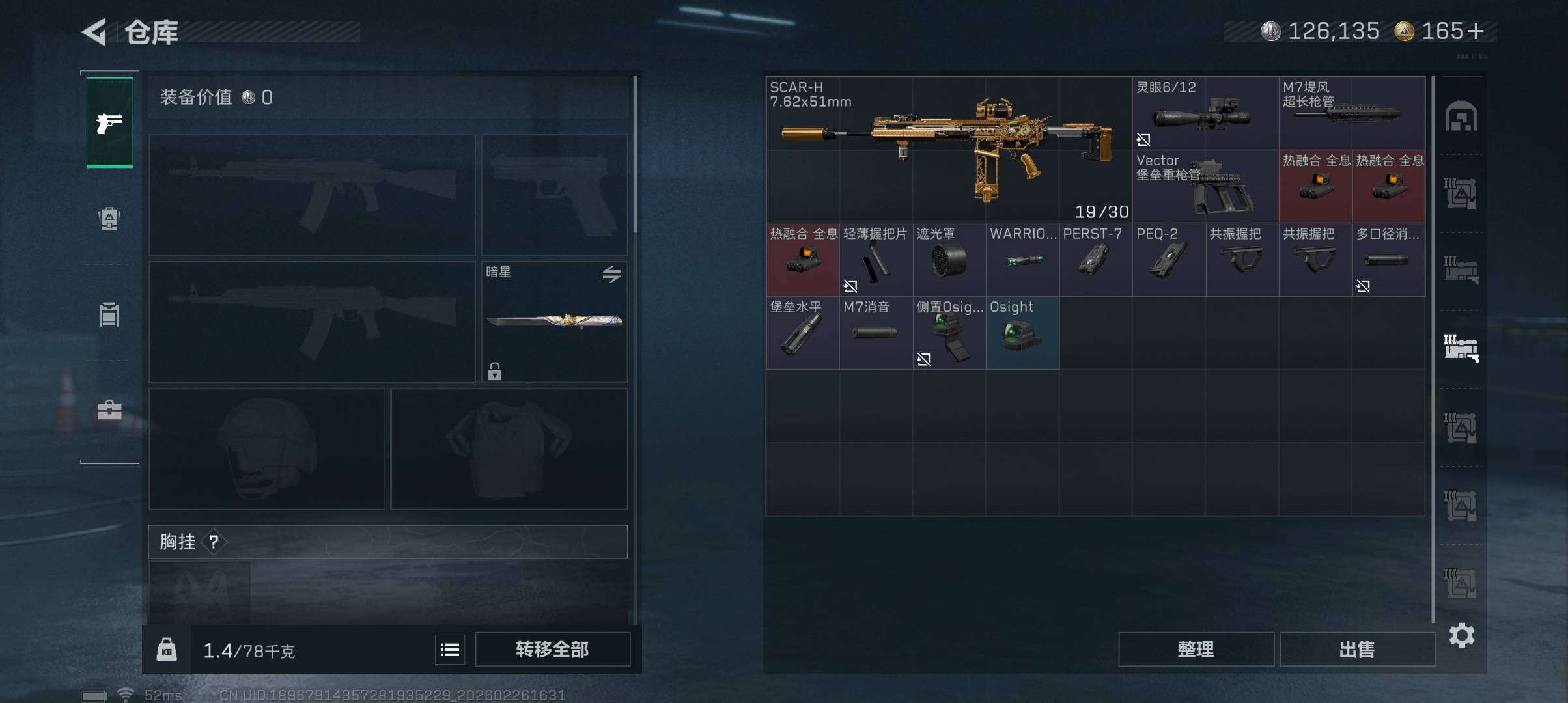Choose the Vector 堡垒重枪管 item
Screen dimensions: 1568x703
1205,187
